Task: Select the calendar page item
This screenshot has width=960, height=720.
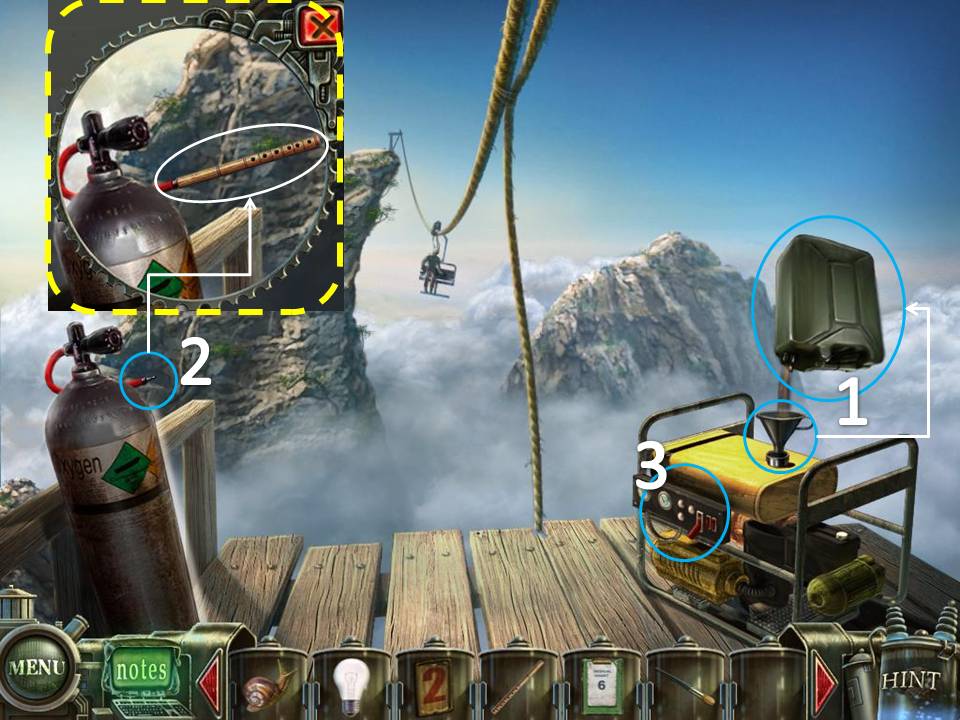Action: point(602,684)
